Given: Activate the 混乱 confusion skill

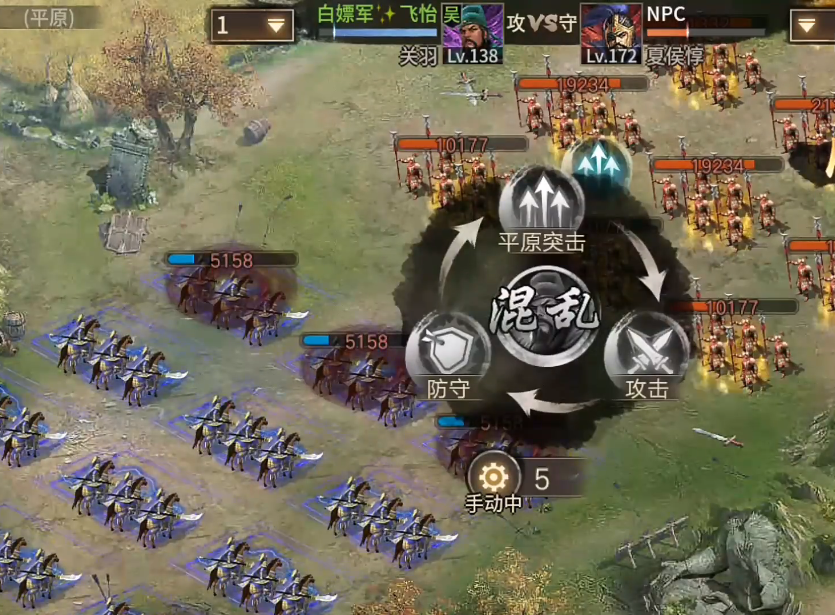Looking at the screenshot, I should 544,315.
